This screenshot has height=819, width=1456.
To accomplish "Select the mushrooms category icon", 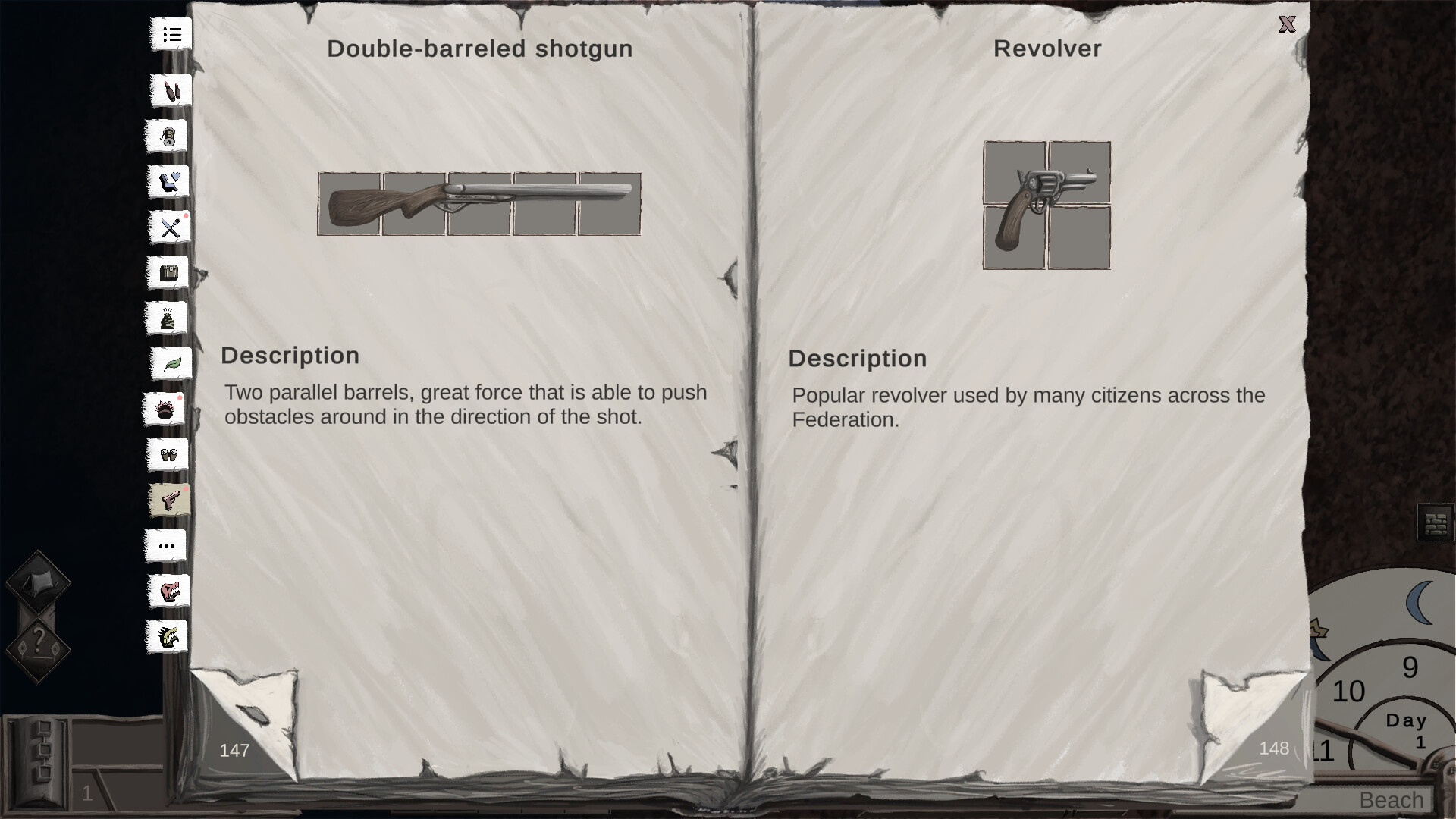I will (x=168, y=455).
